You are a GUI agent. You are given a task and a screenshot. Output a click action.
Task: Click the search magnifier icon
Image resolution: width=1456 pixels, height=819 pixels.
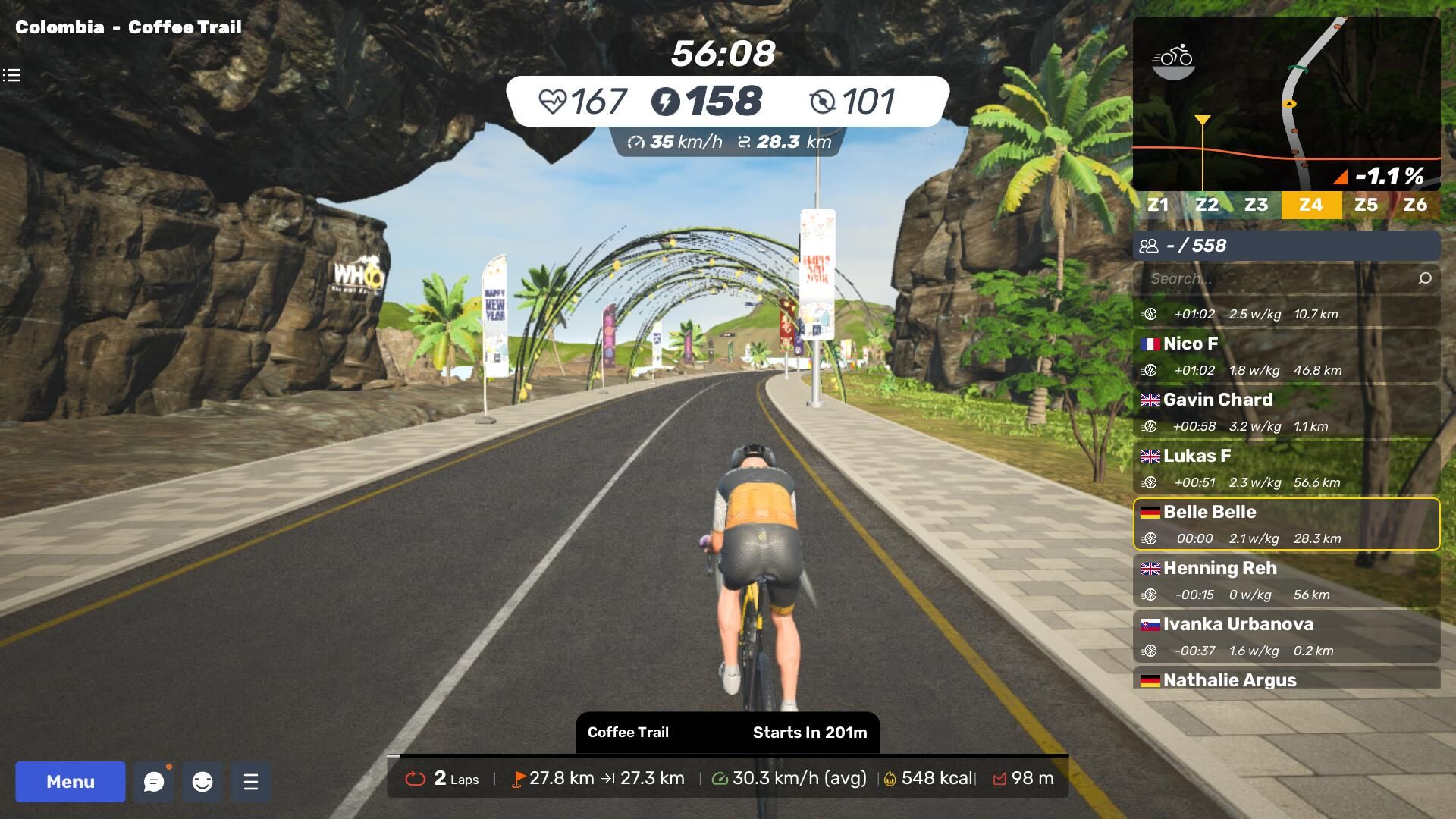pyautogui.click(x=1425, y=278)
